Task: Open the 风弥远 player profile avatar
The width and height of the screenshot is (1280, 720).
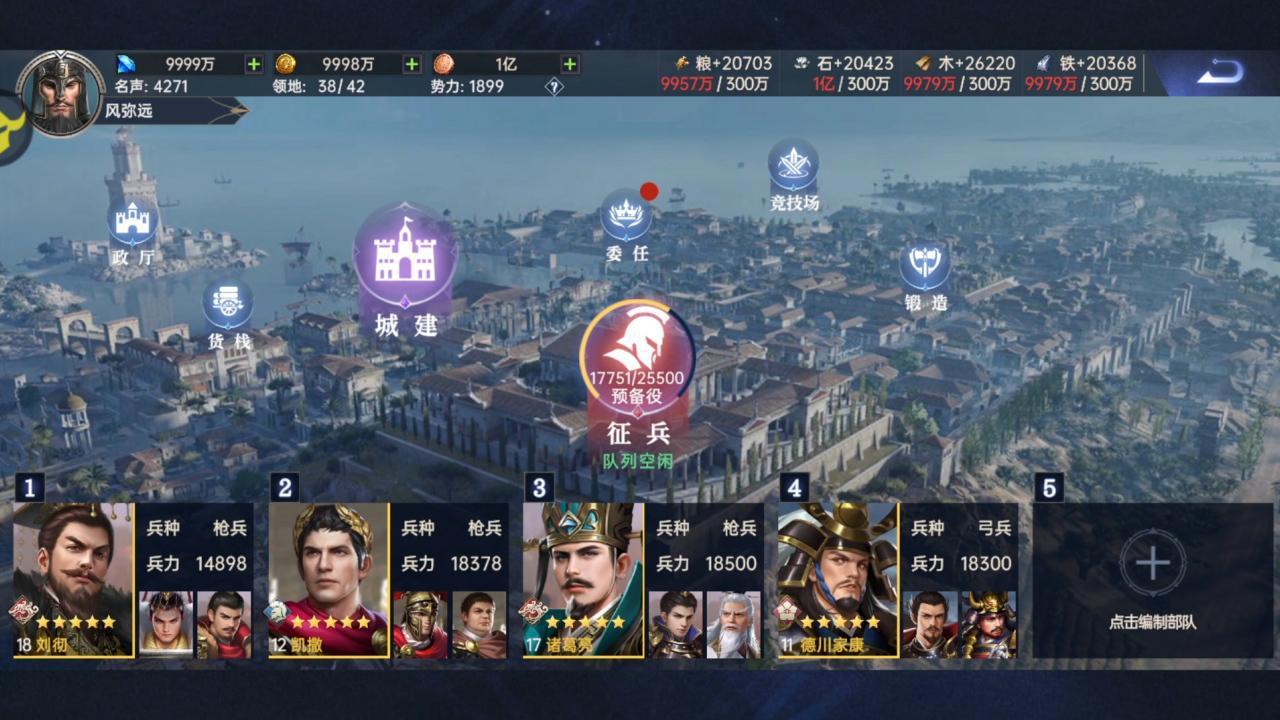Action: point(61,93)
